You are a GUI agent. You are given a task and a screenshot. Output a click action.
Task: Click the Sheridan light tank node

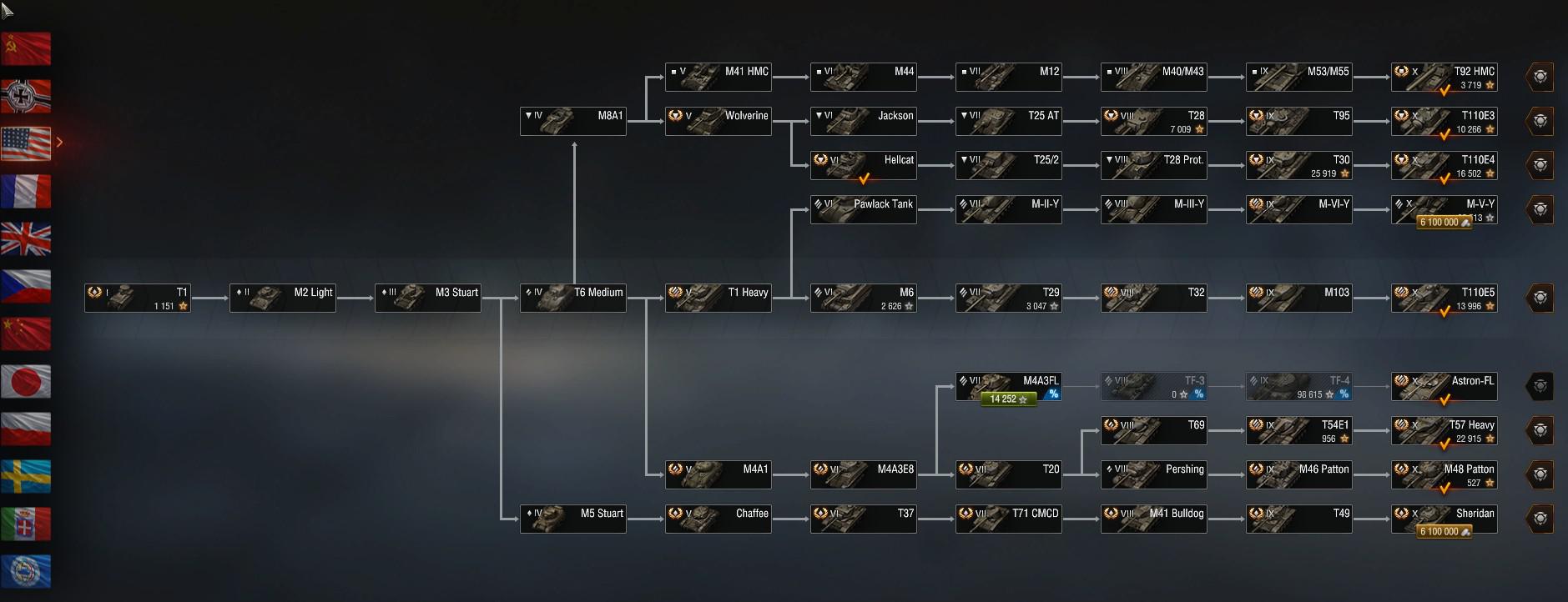(x=1444, y=519)
